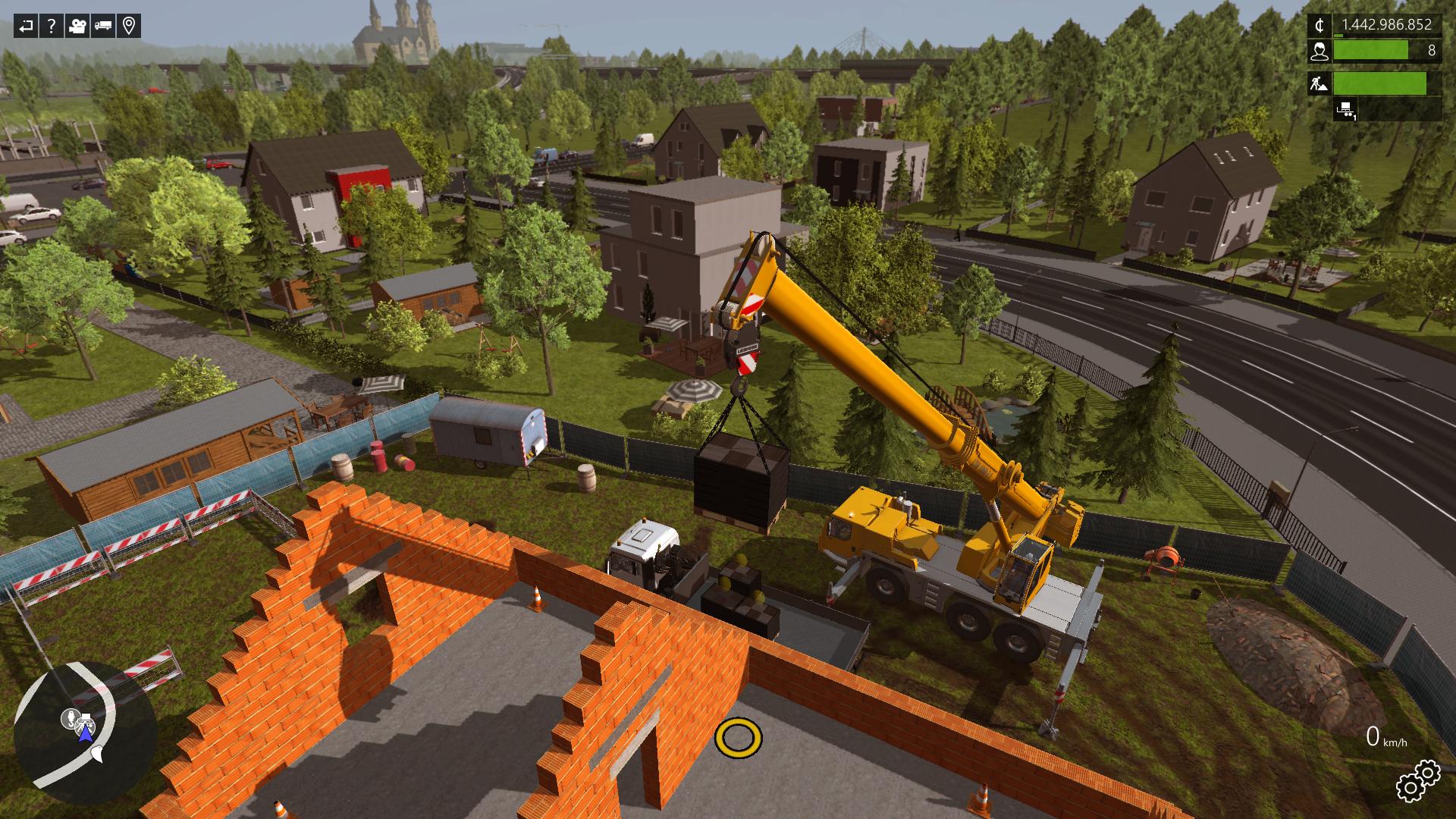Show the map with the location pin
The width and height of the screenshot is (1456, 819).
129,27
